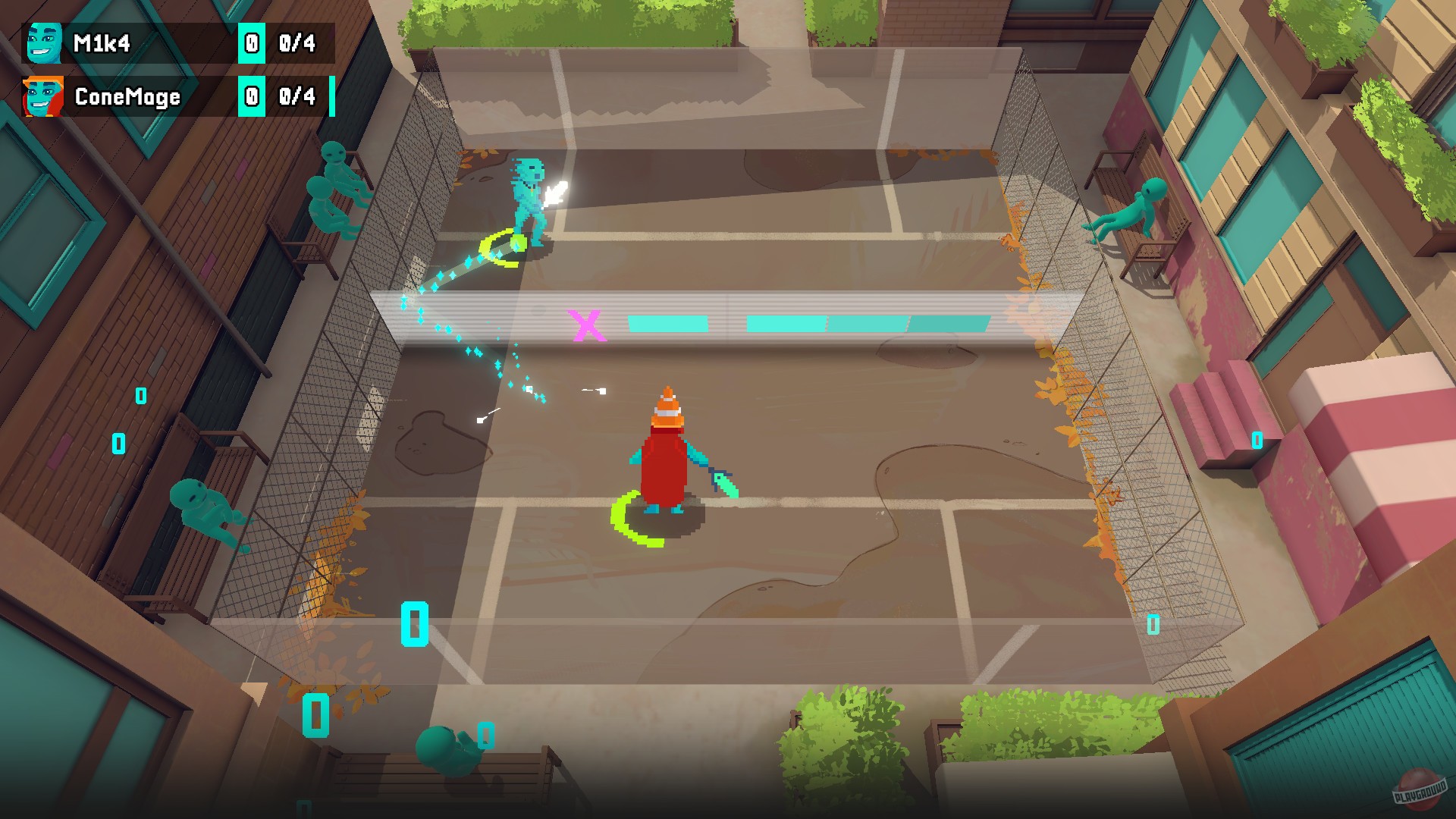The width and height of the screenshot is (1456, 819).
Task: Toggle M1k4's cyan score counter box
Action: click(x=250, y=43)
